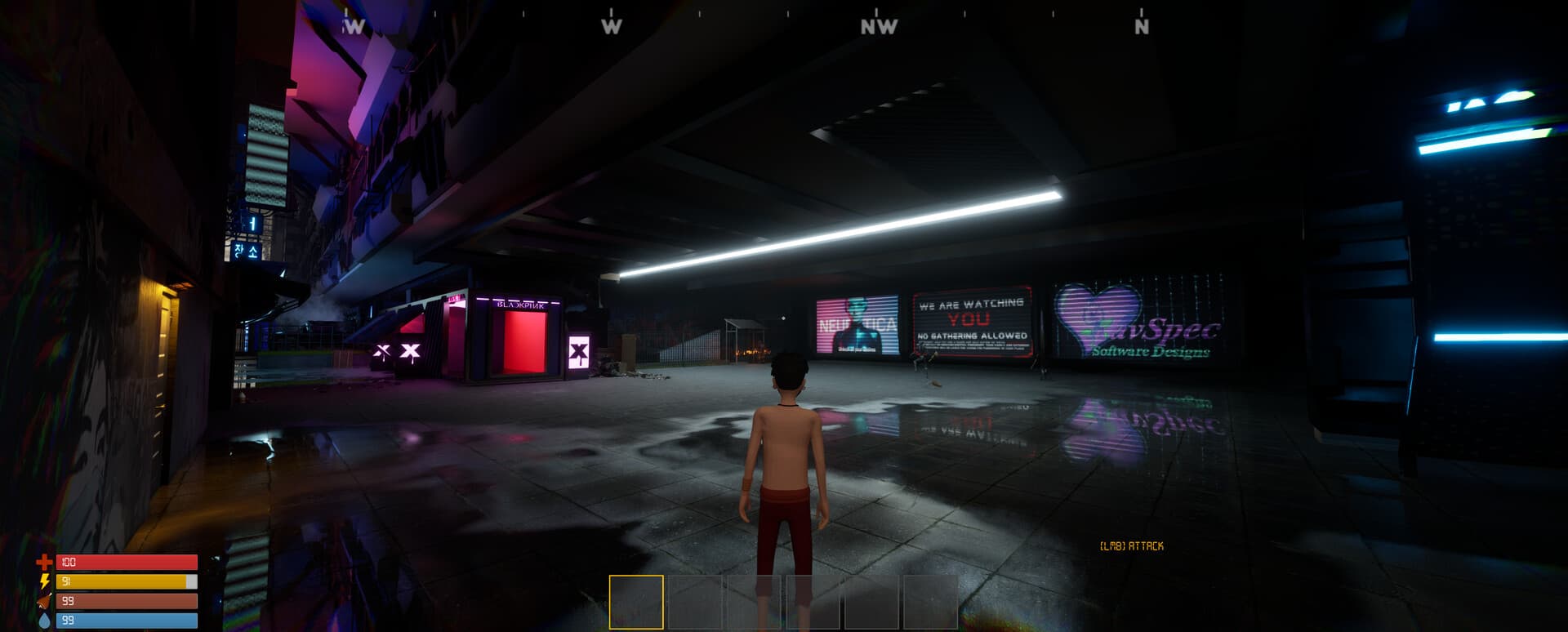Click the NW compass heading marker
This screenshot has height=632, width=1568.
coord(879,25)
